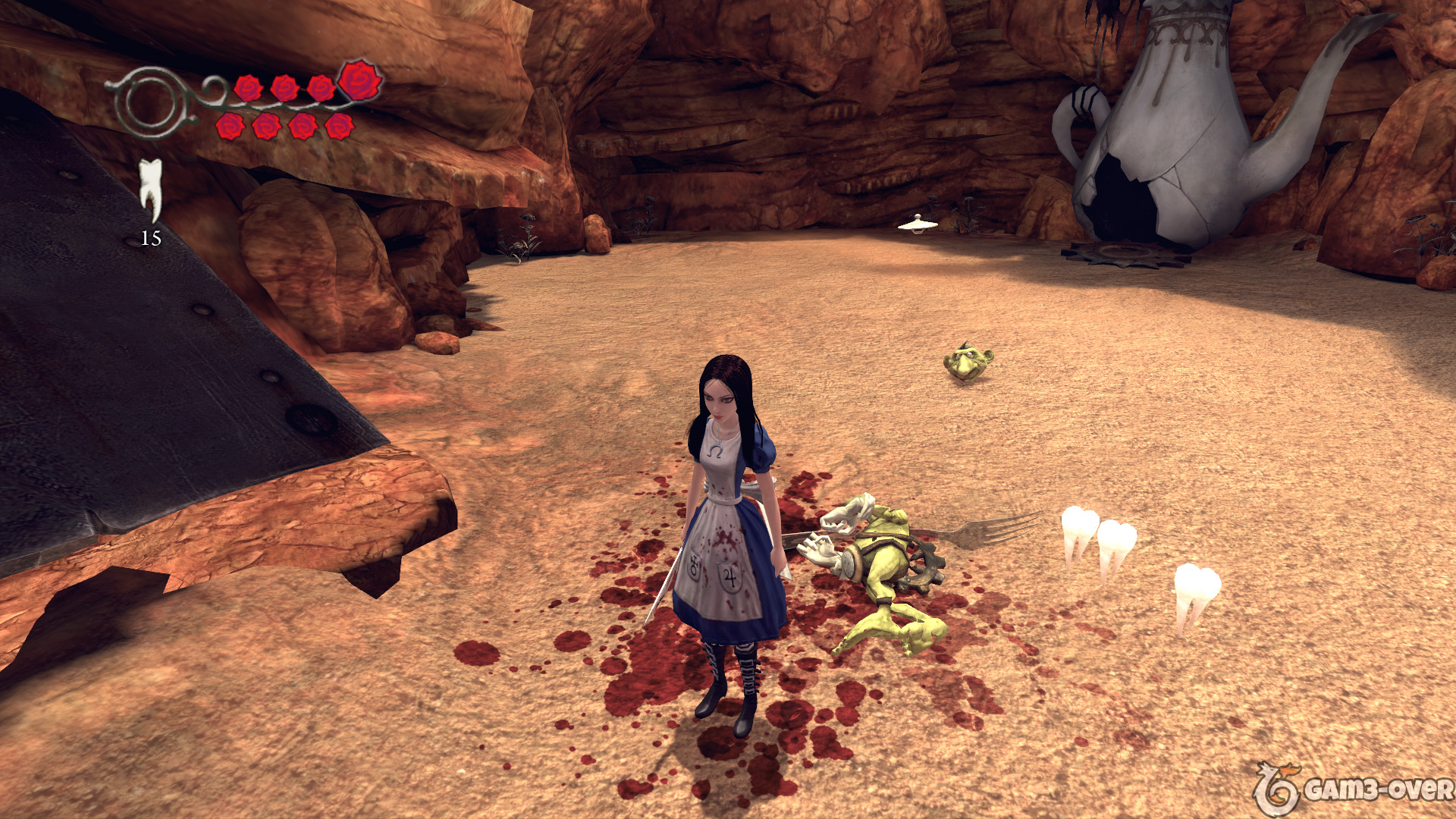Viewport: 1456px width, 819px height.
Task: Click the GAM3-OVER watermark logo
Action: coord(1354,789)
